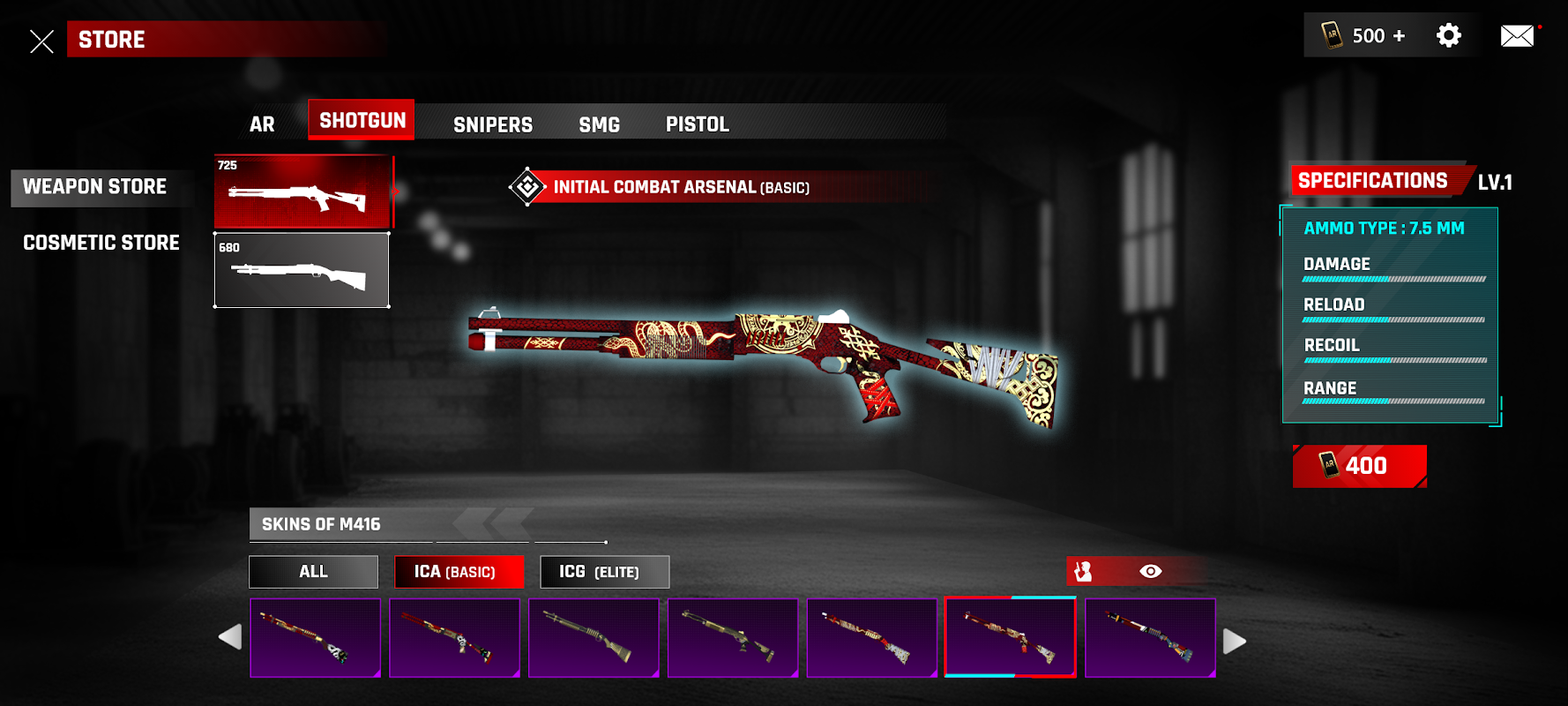The image size is (1568, 706).
Task: Choose the 680 shotgun thumbnail
Action: point(302,271)
